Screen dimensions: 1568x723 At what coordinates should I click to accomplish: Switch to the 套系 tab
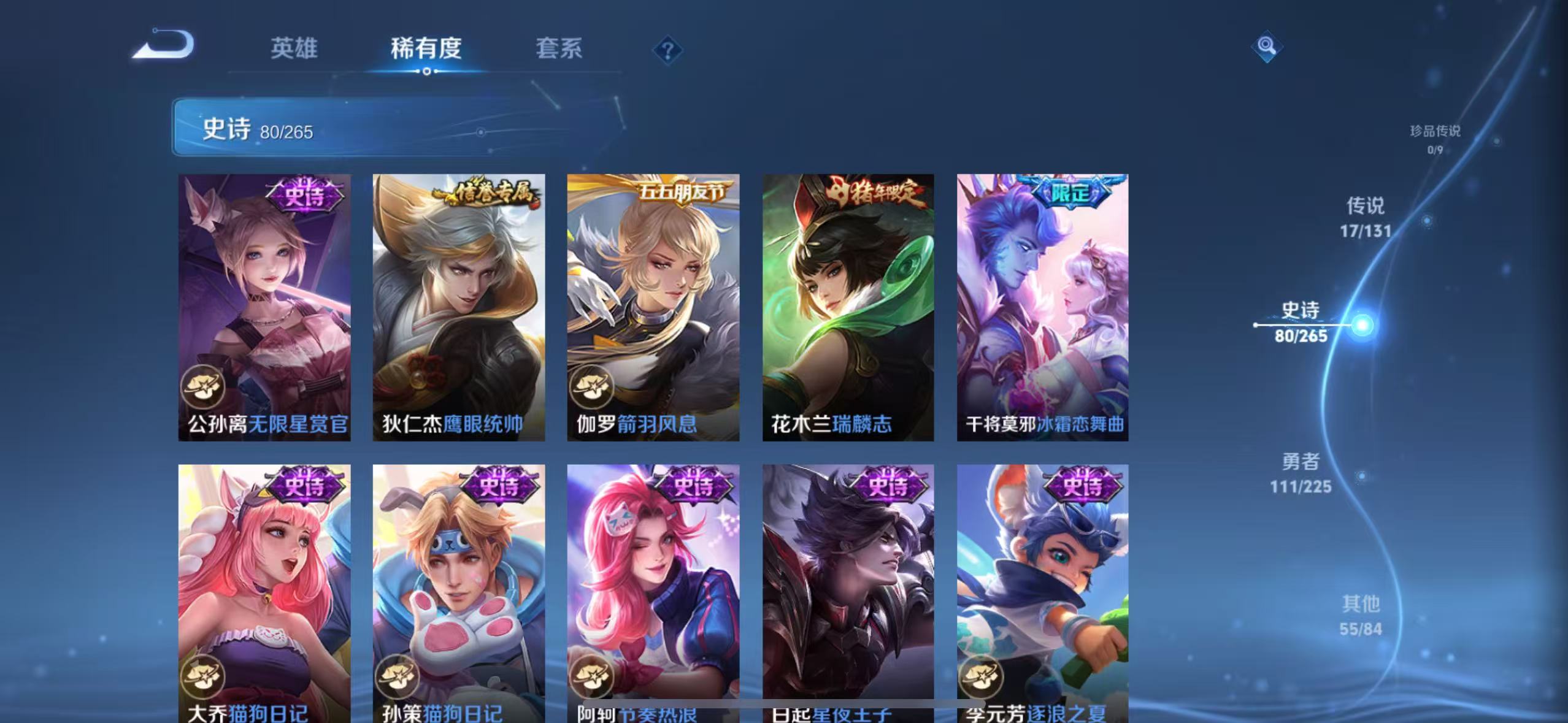click(558, 49)
